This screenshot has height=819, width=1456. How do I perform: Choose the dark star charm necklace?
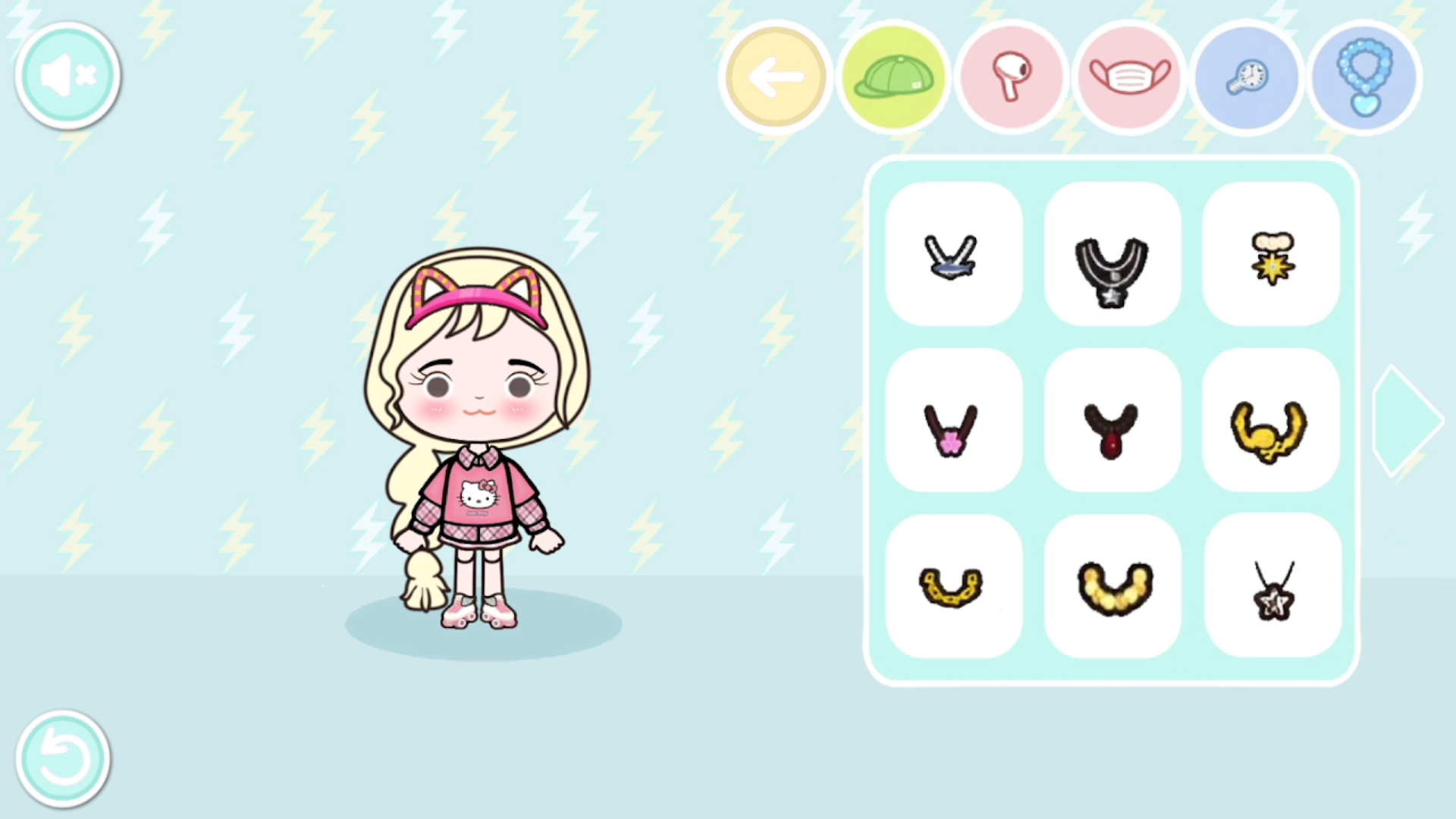point(1272,585)
